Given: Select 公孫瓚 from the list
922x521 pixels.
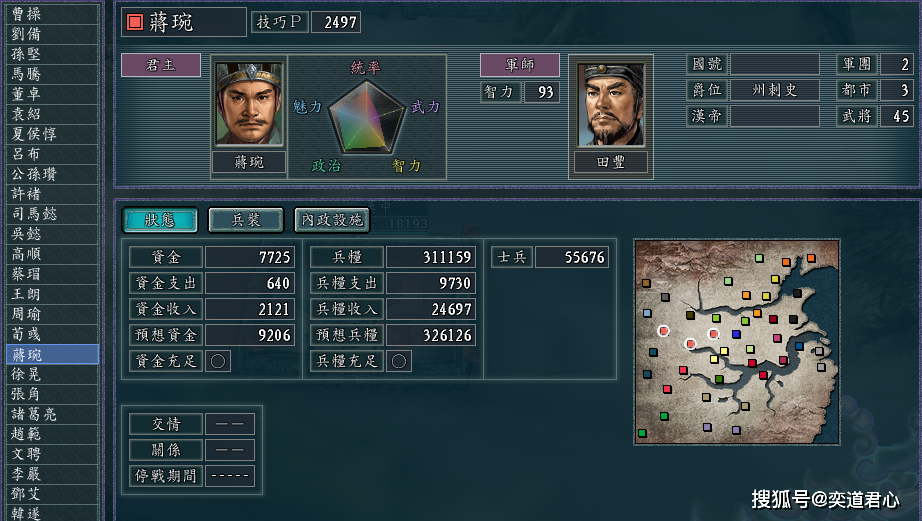Looking at the screenshot, I should click(x=50, y=173).
